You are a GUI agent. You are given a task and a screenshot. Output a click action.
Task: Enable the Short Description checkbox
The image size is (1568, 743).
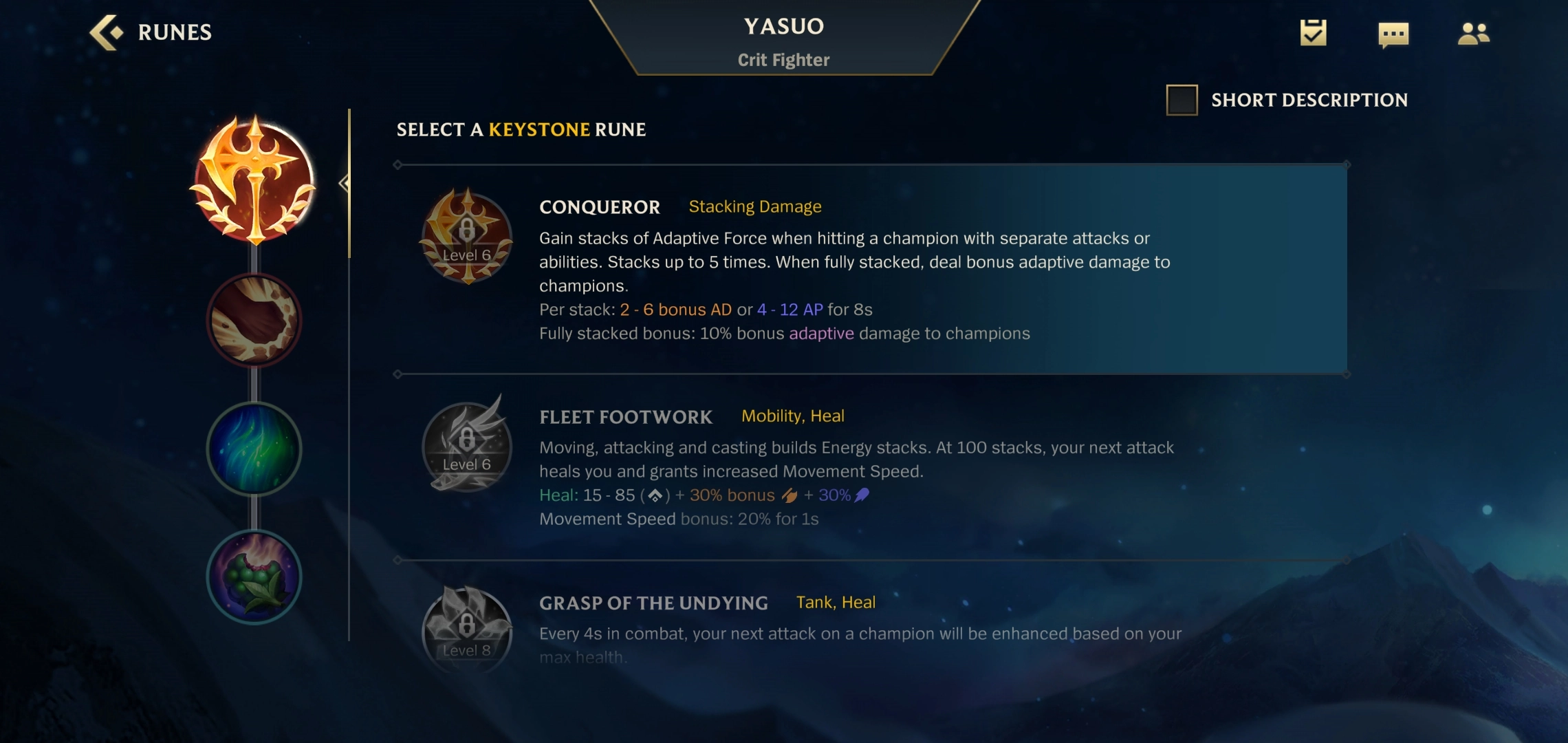tap(1181, 100)
